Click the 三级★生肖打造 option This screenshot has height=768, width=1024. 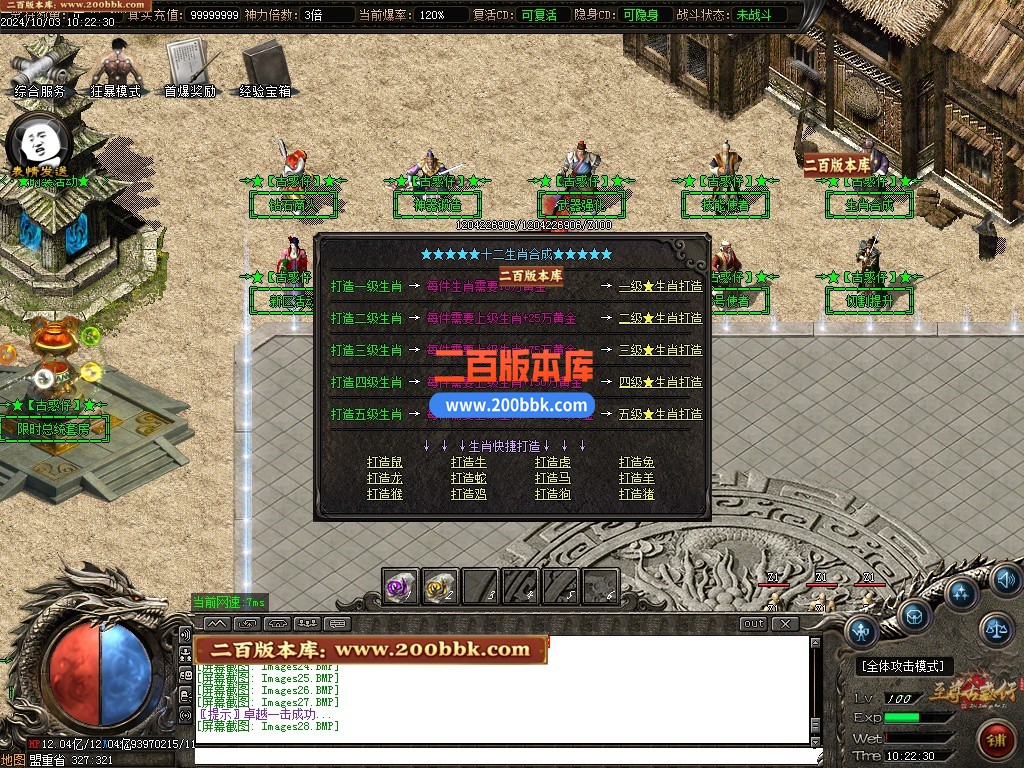(x=660, y=350)
